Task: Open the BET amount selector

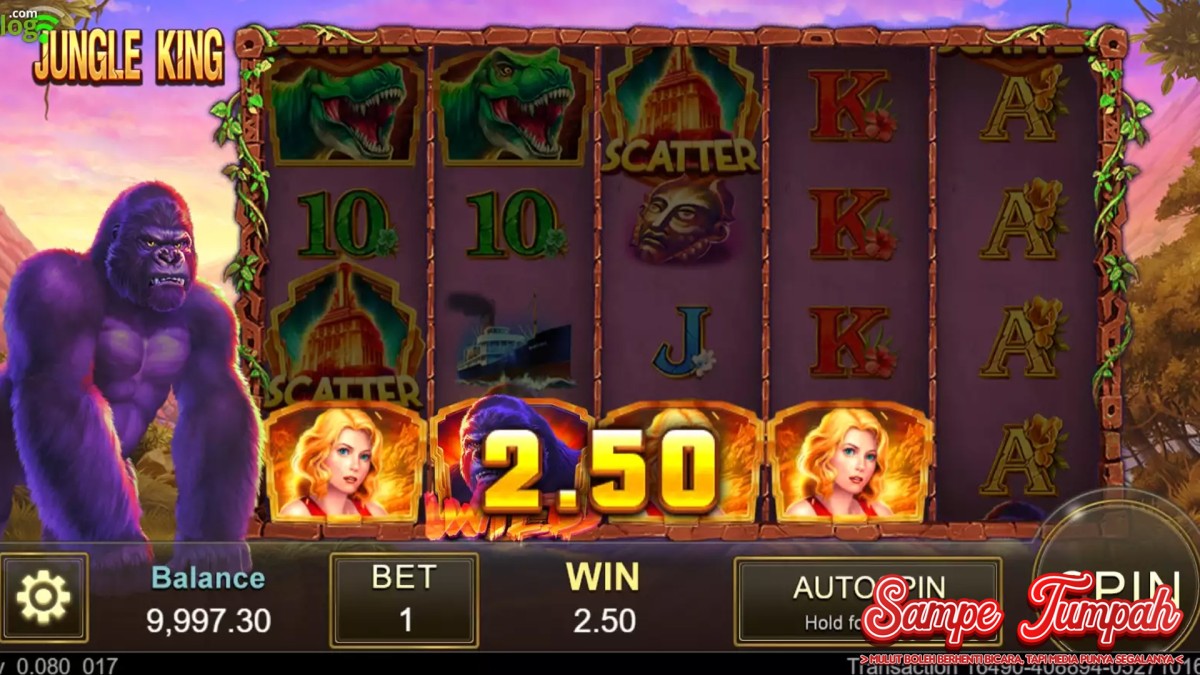Action: [404, 600]
